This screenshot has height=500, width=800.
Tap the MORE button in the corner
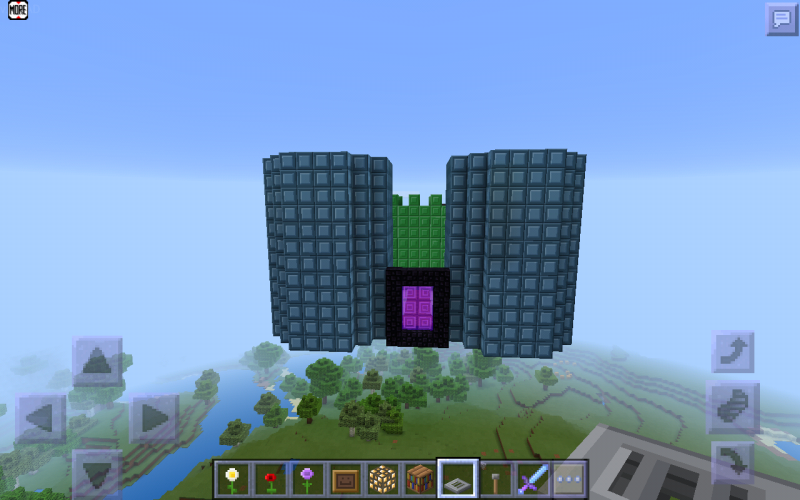point(17,10)
